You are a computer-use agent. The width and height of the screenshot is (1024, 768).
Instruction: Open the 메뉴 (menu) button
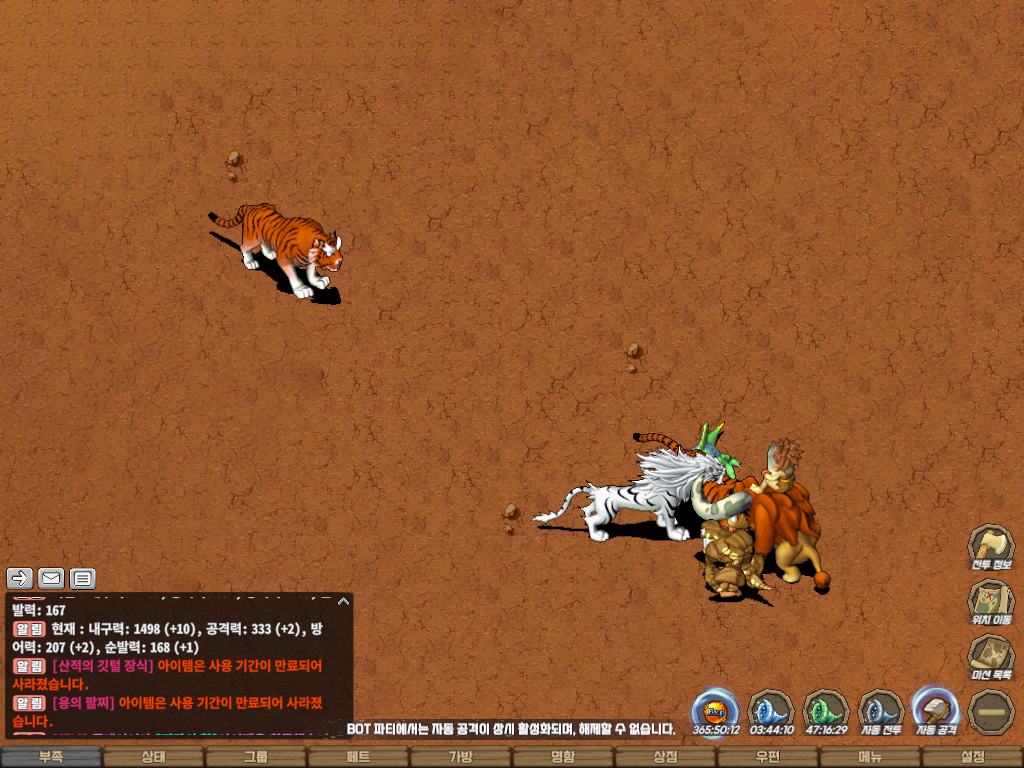click(870, 757)
